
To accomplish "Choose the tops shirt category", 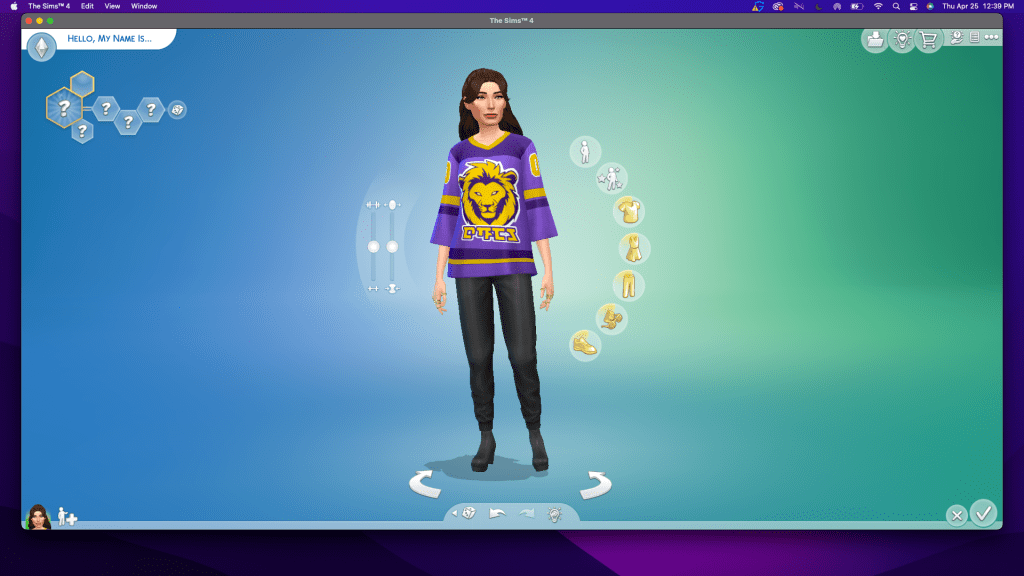I will (629, 211).
